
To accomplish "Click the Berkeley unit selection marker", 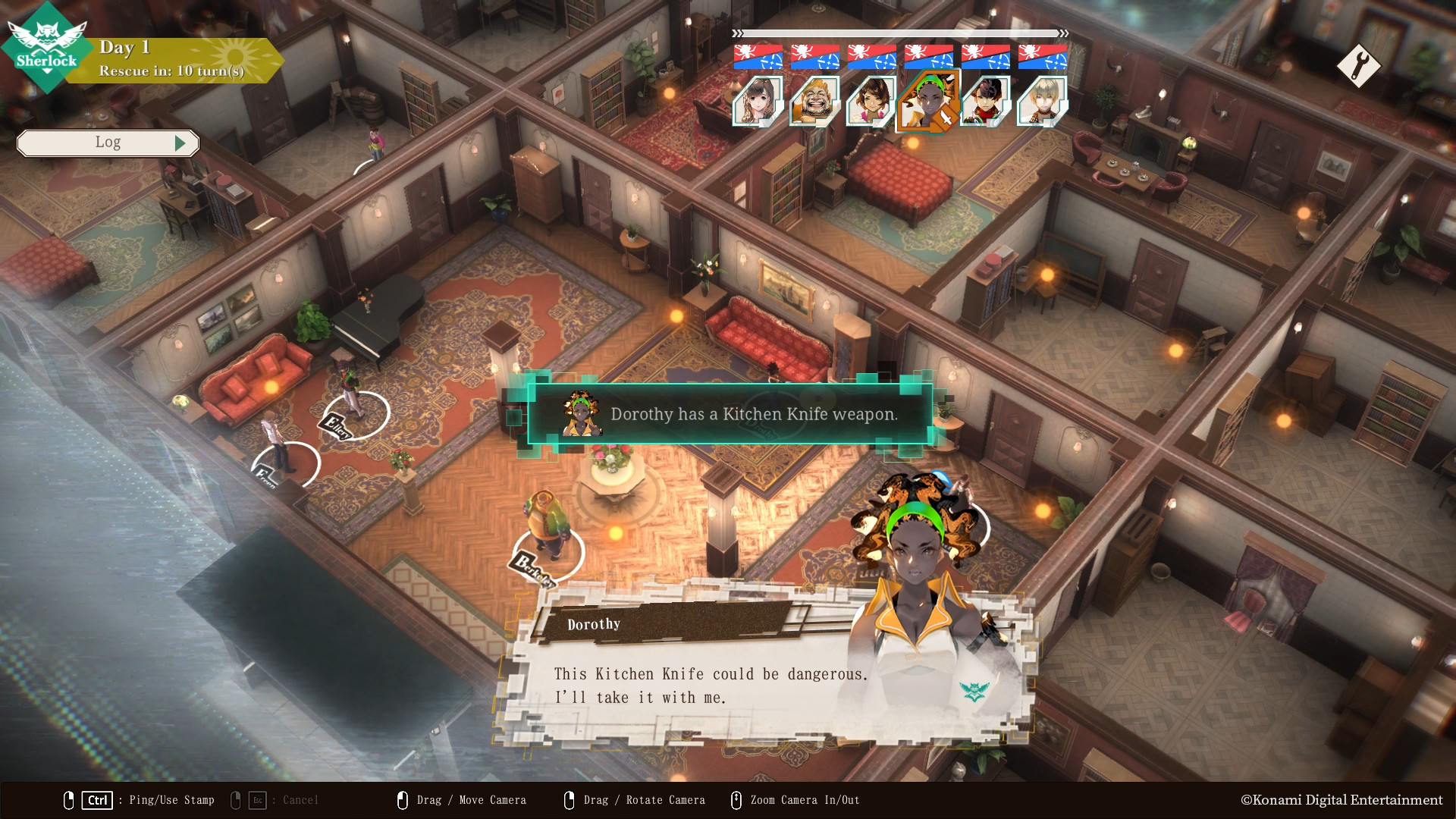I will [548, 552].
